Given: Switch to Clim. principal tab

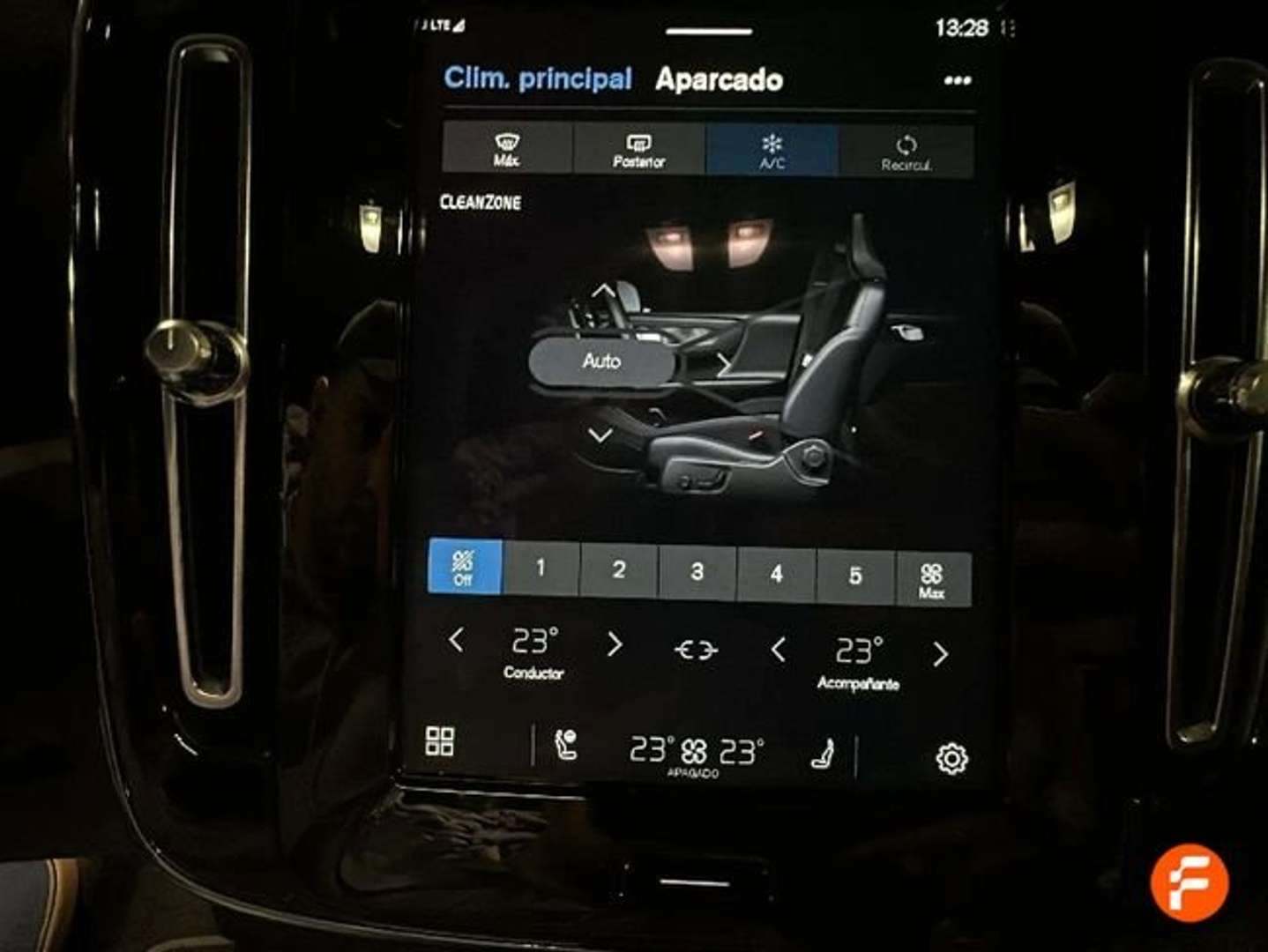Looking at the screenshot, I should pyautogui.click(x=538, y=78).
